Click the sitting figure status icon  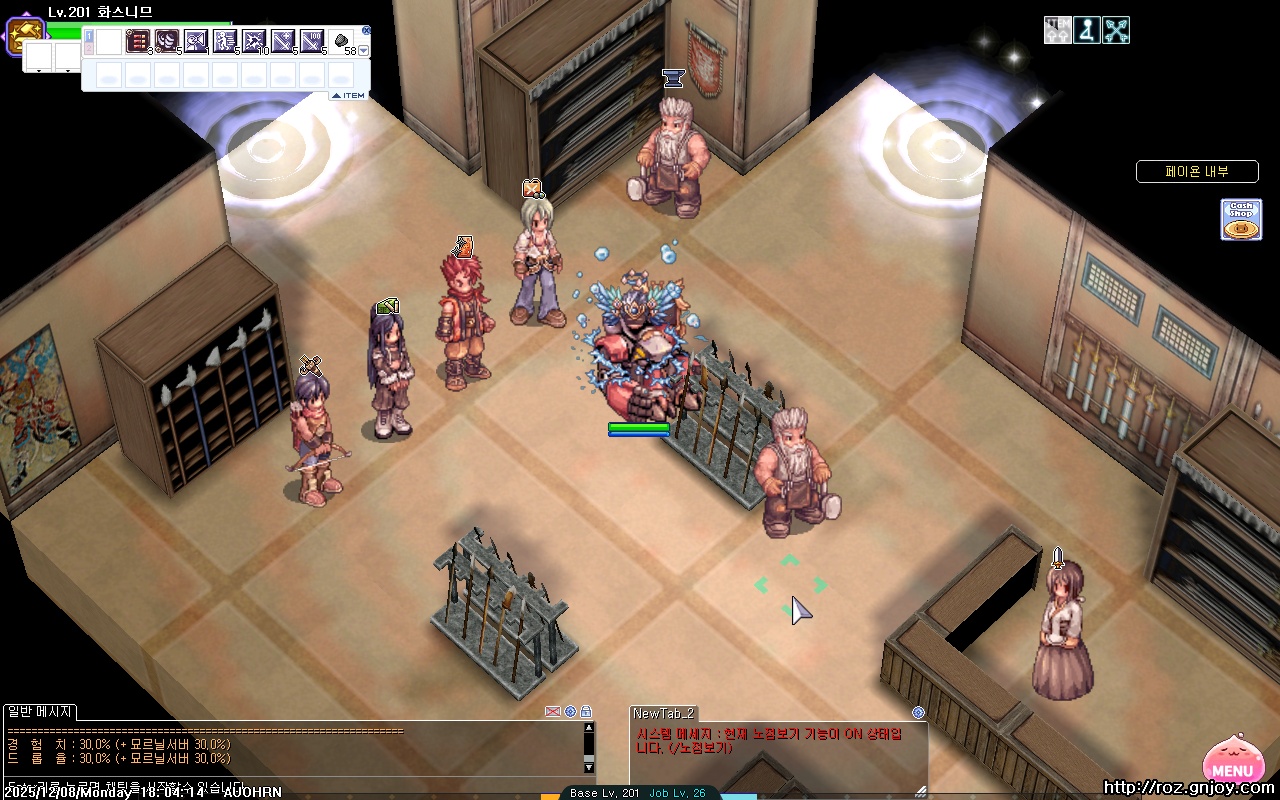pos(1087,30)
